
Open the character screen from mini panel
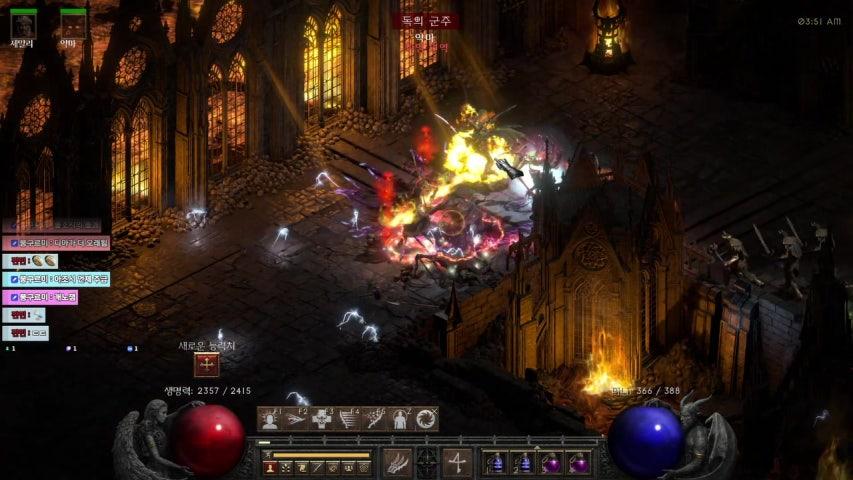270,466
